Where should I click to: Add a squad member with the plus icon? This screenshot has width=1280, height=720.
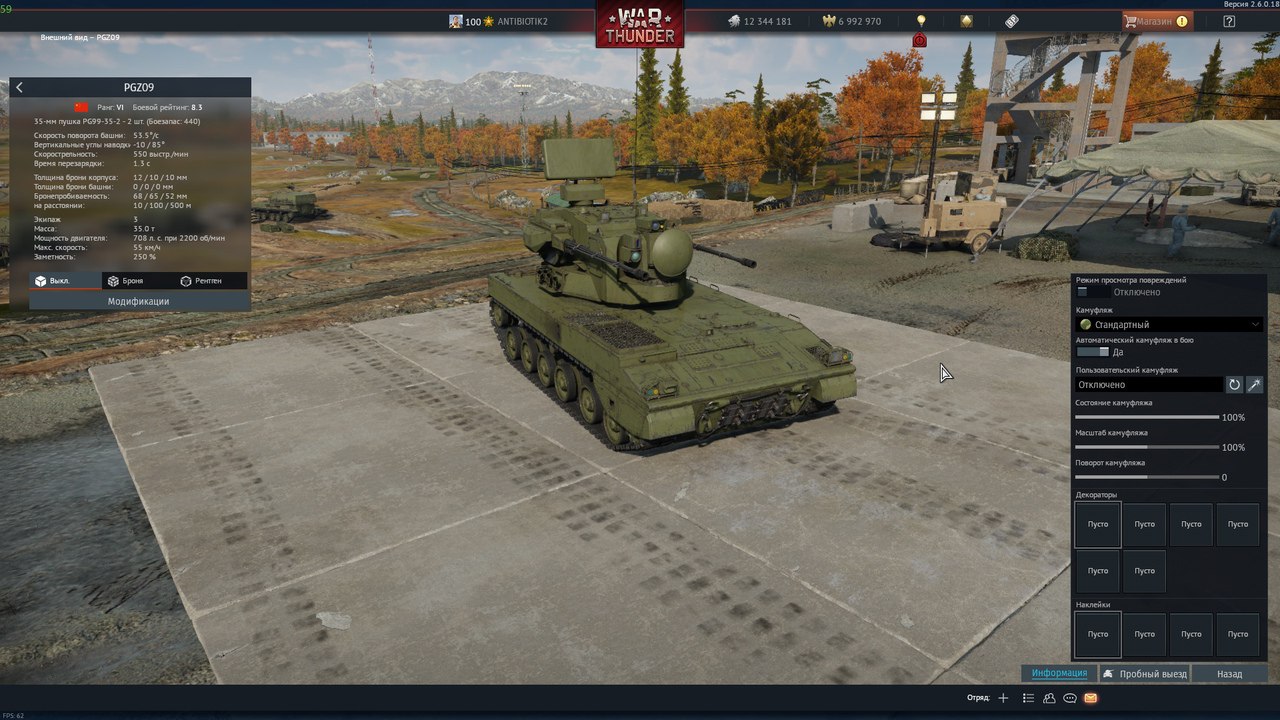click(1004, 698)
